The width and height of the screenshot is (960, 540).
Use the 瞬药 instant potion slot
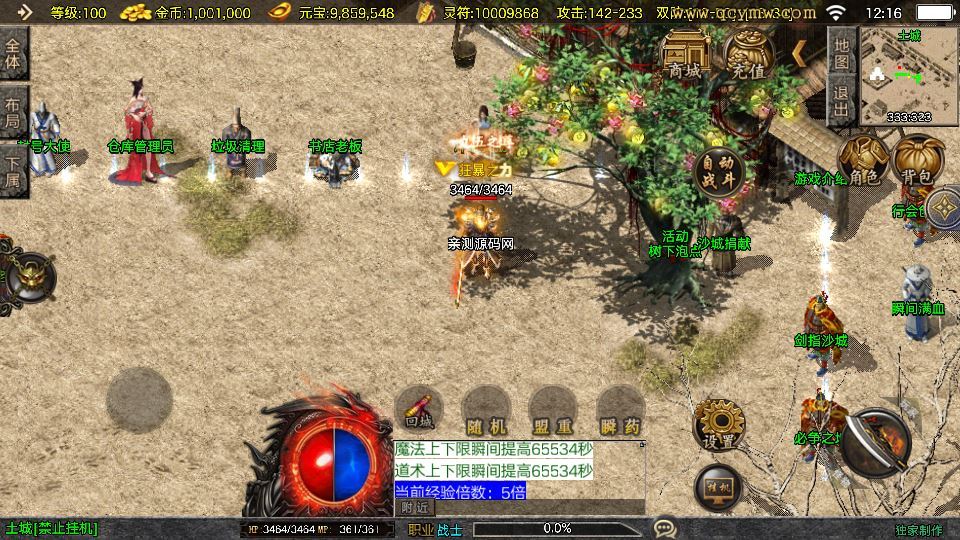[x=619, y=411]
